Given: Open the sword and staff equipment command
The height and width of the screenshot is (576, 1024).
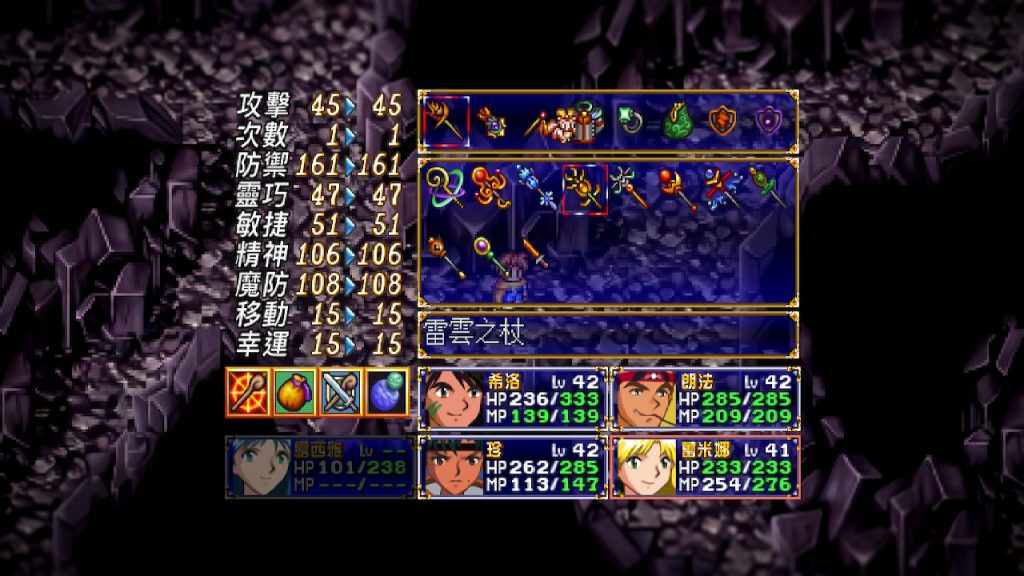Looking at the screenshot, I should (339, 392).
